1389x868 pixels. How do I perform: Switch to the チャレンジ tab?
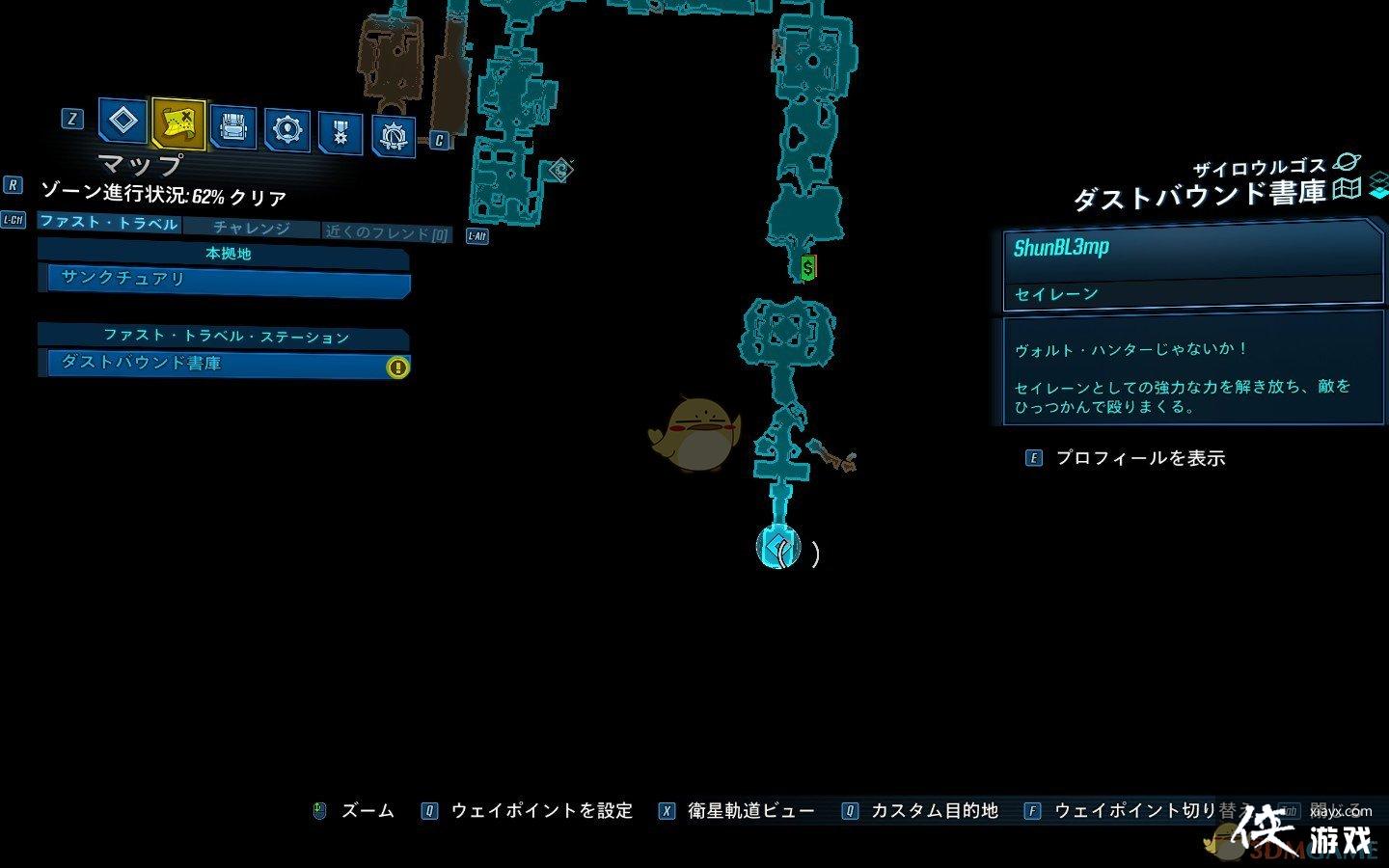253,228
